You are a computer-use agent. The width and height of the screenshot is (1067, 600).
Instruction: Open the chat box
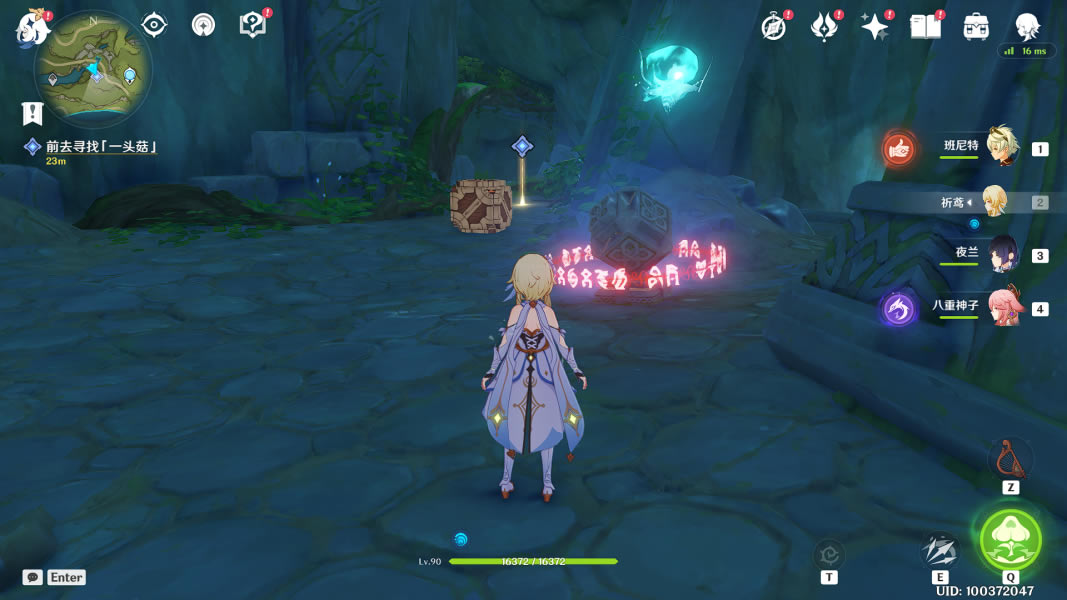[33, 577]
